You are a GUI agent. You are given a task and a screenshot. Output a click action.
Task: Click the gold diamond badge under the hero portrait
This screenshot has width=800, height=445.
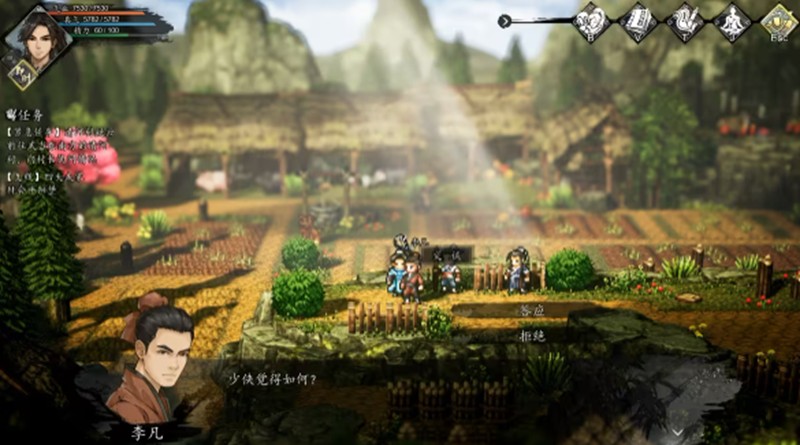point(21,73)
